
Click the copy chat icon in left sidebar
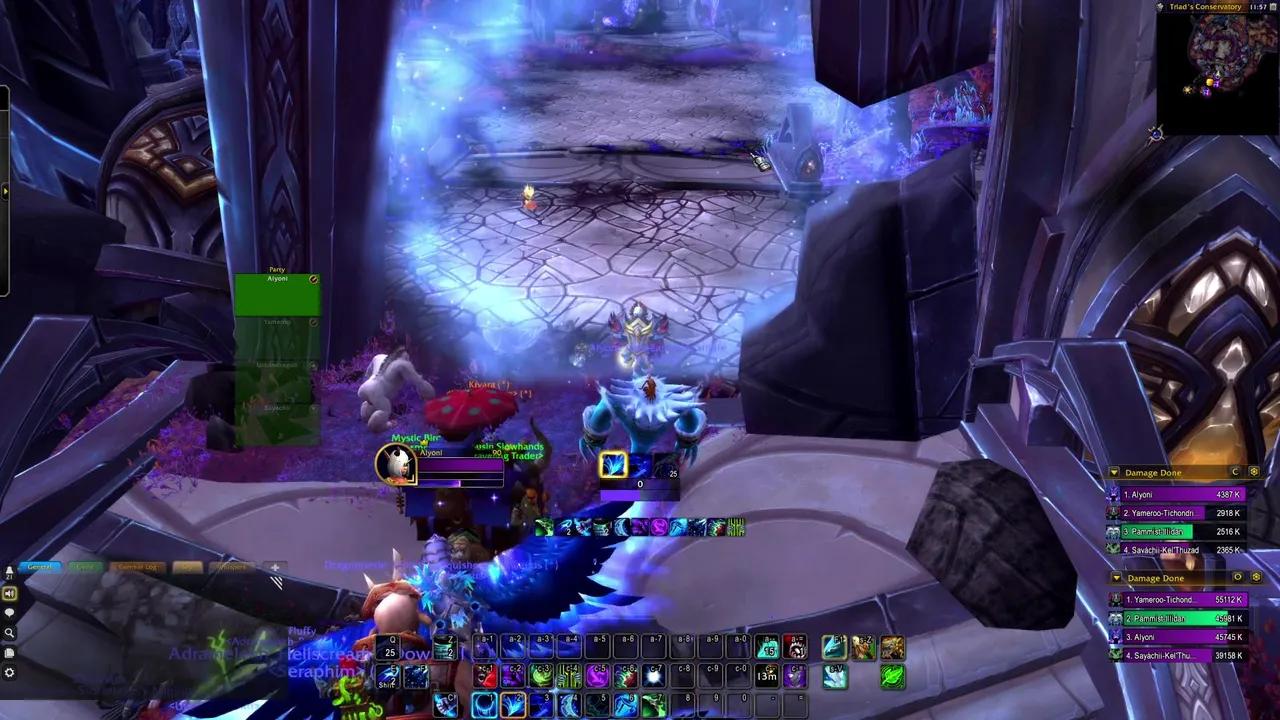point(9,650)
